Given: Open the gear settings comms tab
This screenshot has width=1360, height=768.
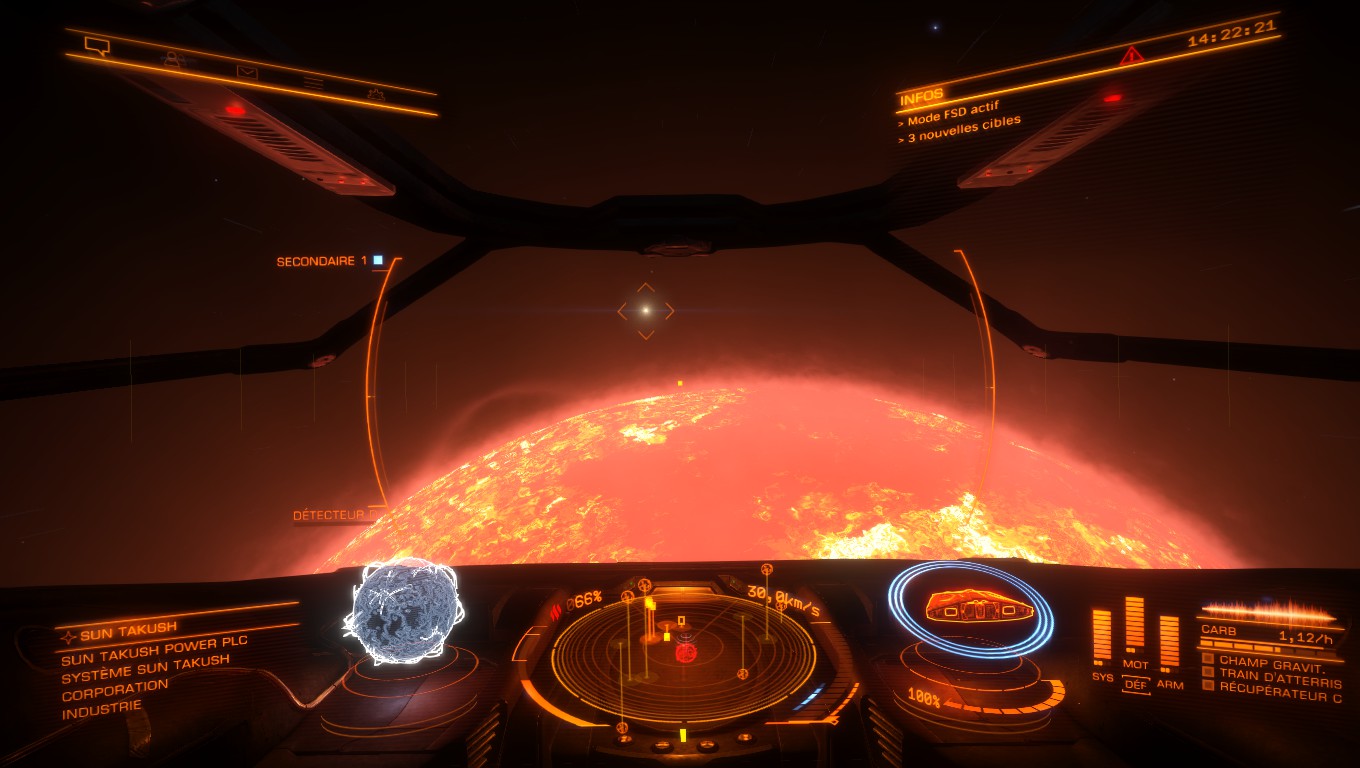Looking at the screenshot, I should point(375,94).
